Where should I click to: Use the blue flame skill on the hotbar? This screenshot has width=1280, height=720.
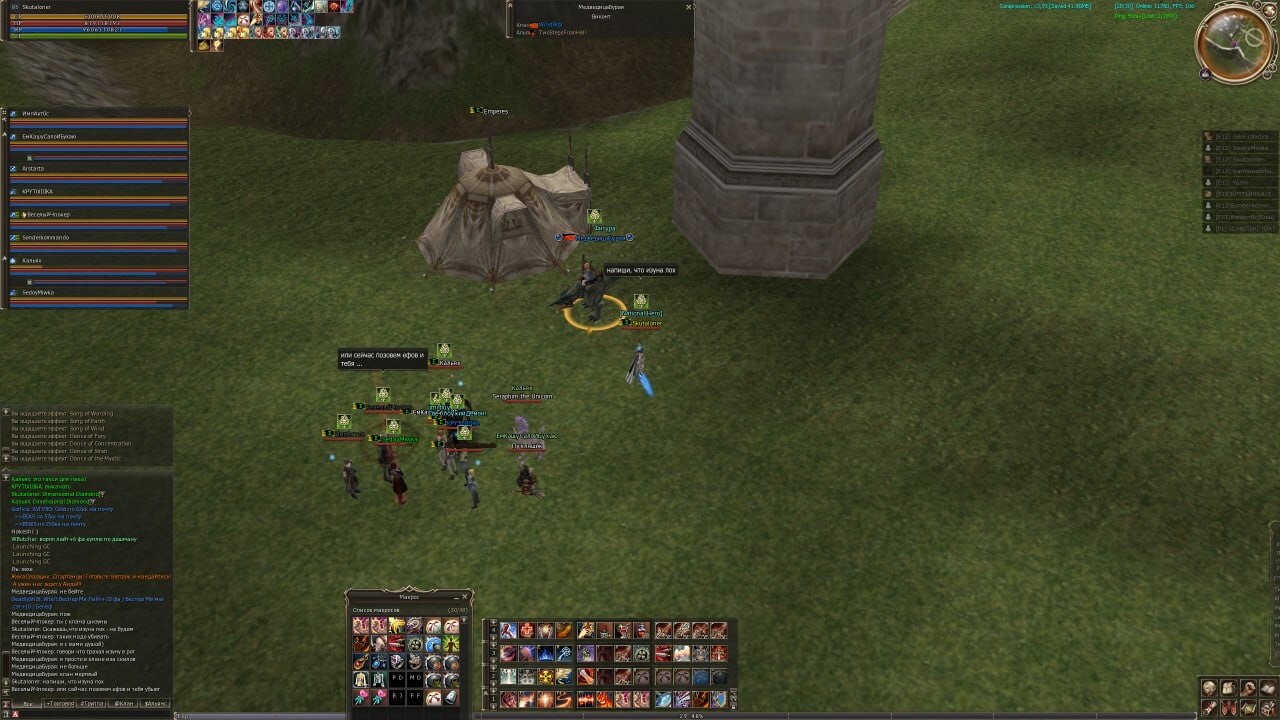click(546, 653)
